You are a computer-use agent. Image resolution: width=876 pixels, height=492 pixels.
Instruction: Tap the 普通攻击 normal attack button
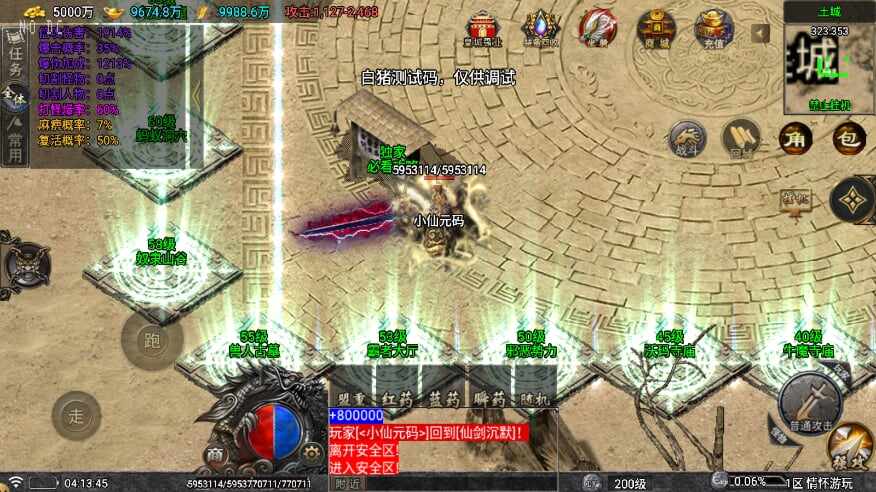pos(810,399)
